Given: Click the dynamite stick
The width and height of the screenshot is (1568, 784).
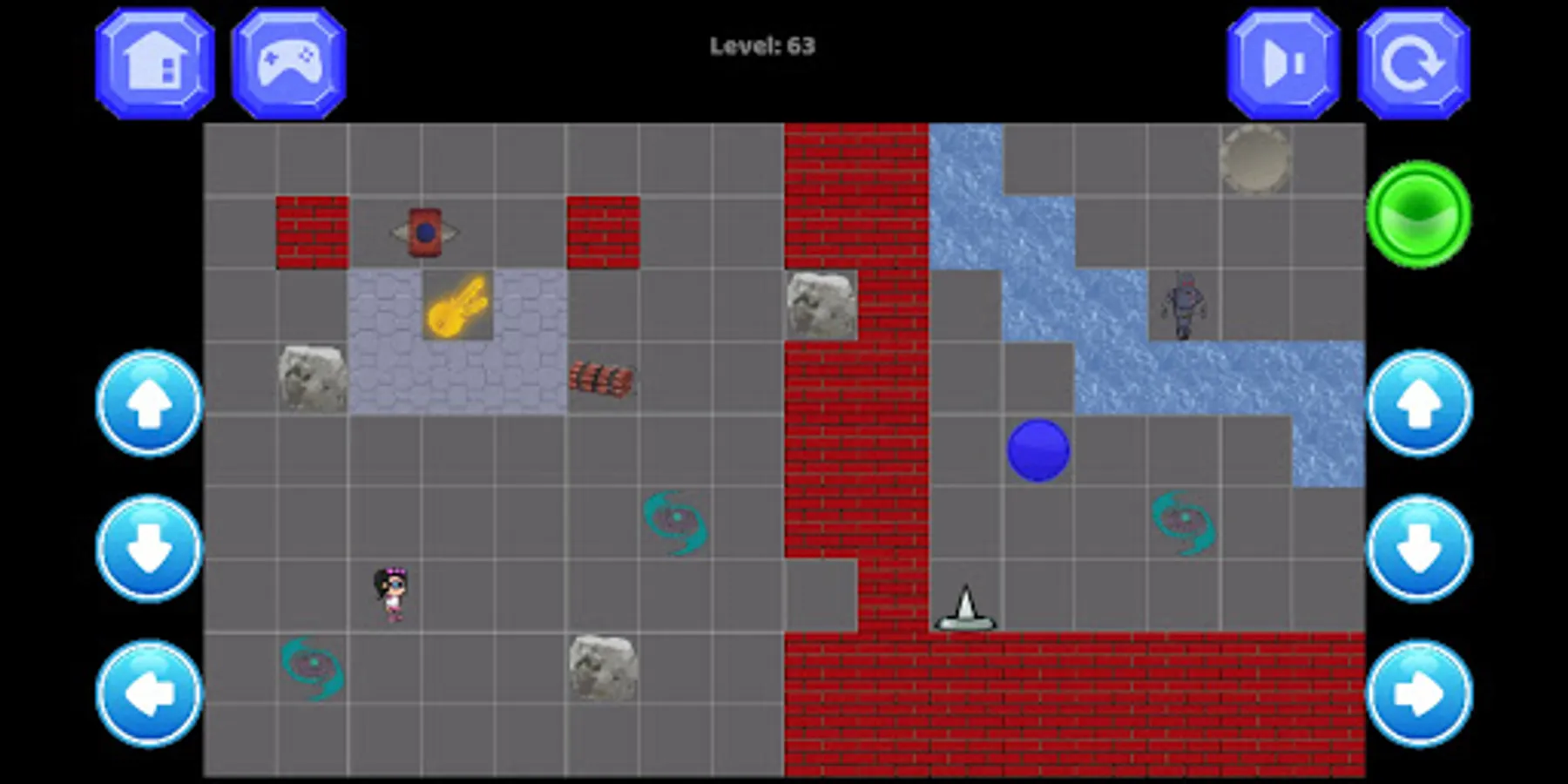Looking at the screenshot, I should [604, 376].
